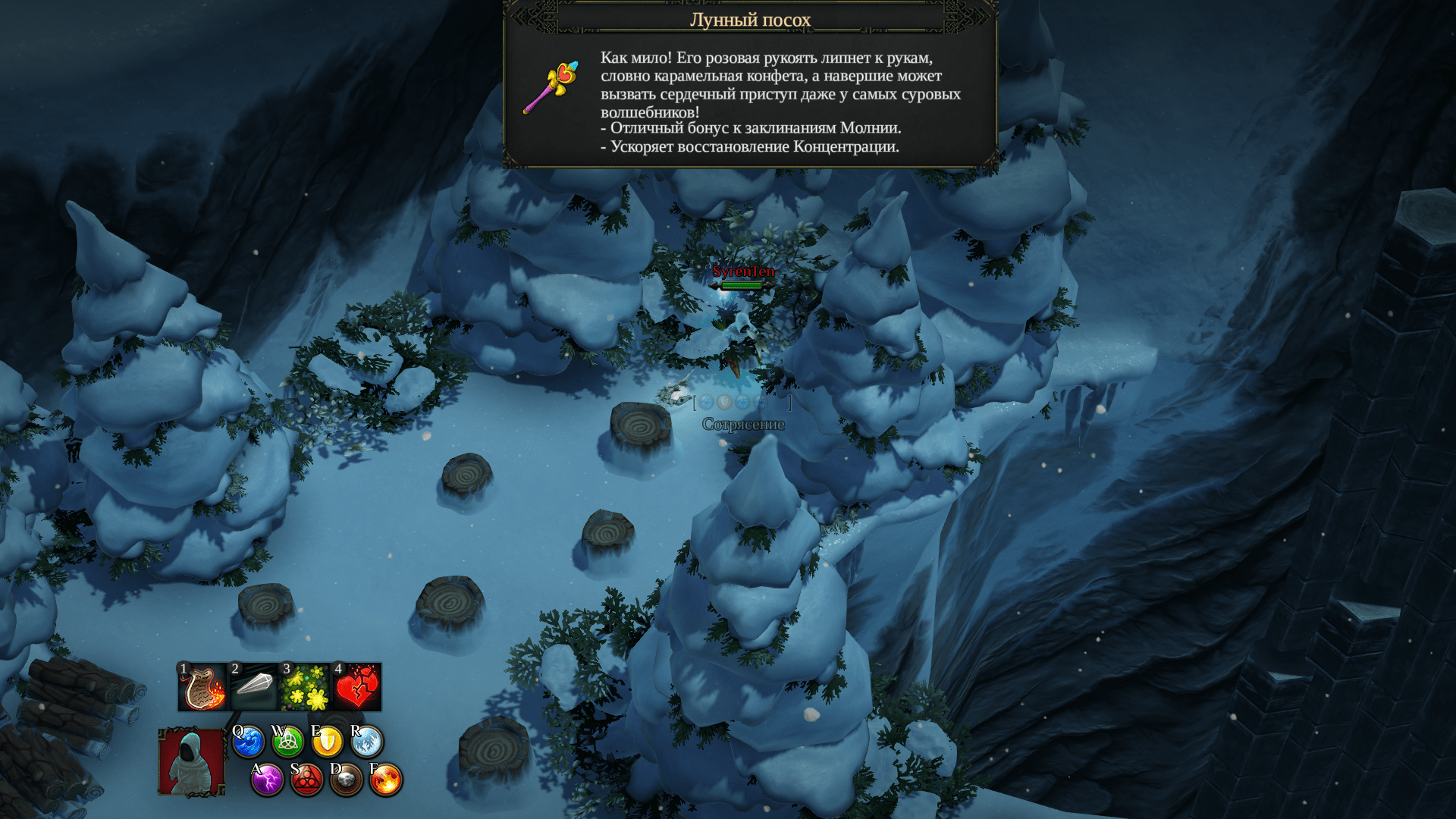Cast the ice shard magick in slot 2

pos(254,687)
